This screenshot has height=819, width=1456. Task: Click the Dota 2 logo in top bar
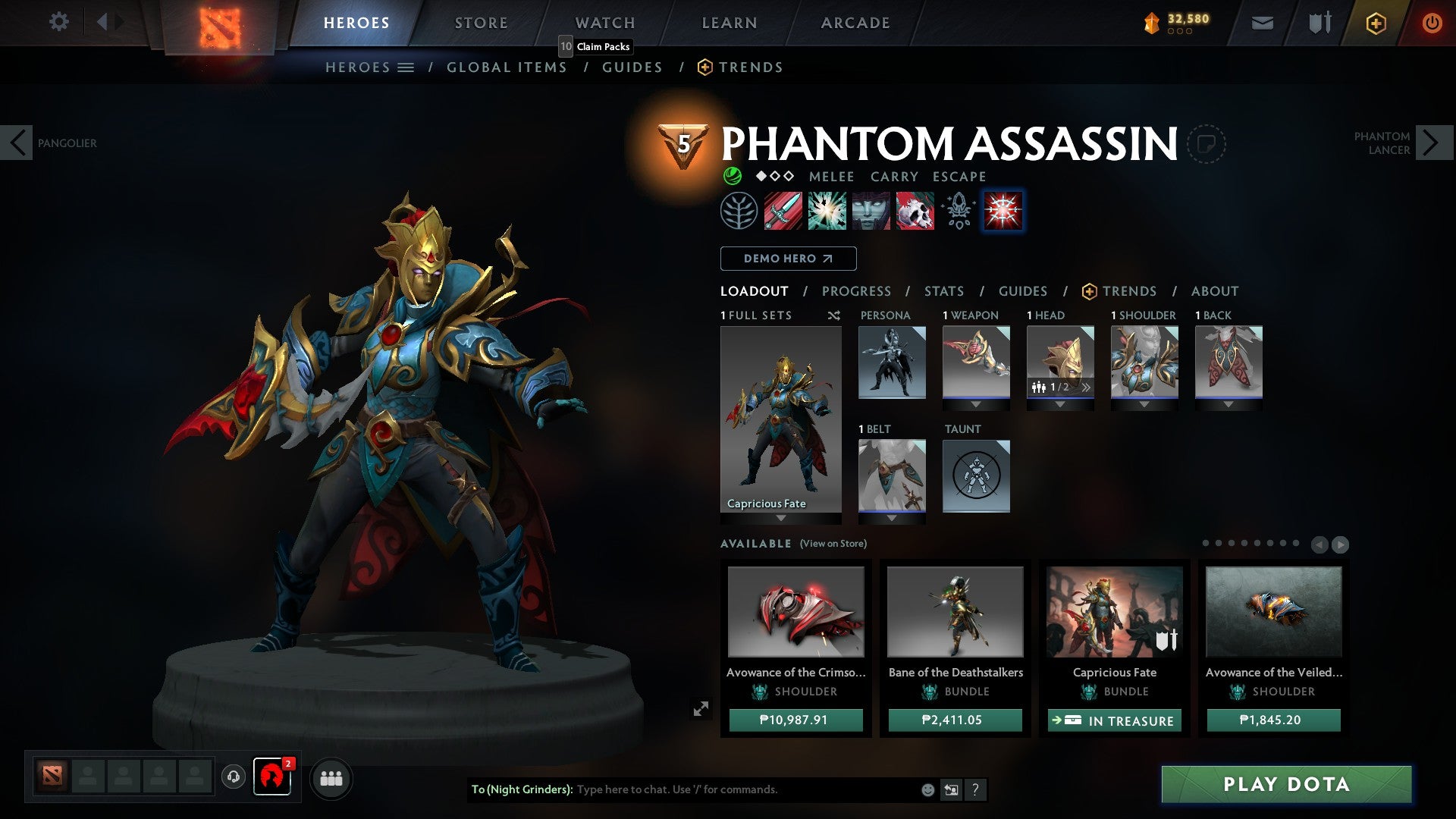[x=220, y=23]
